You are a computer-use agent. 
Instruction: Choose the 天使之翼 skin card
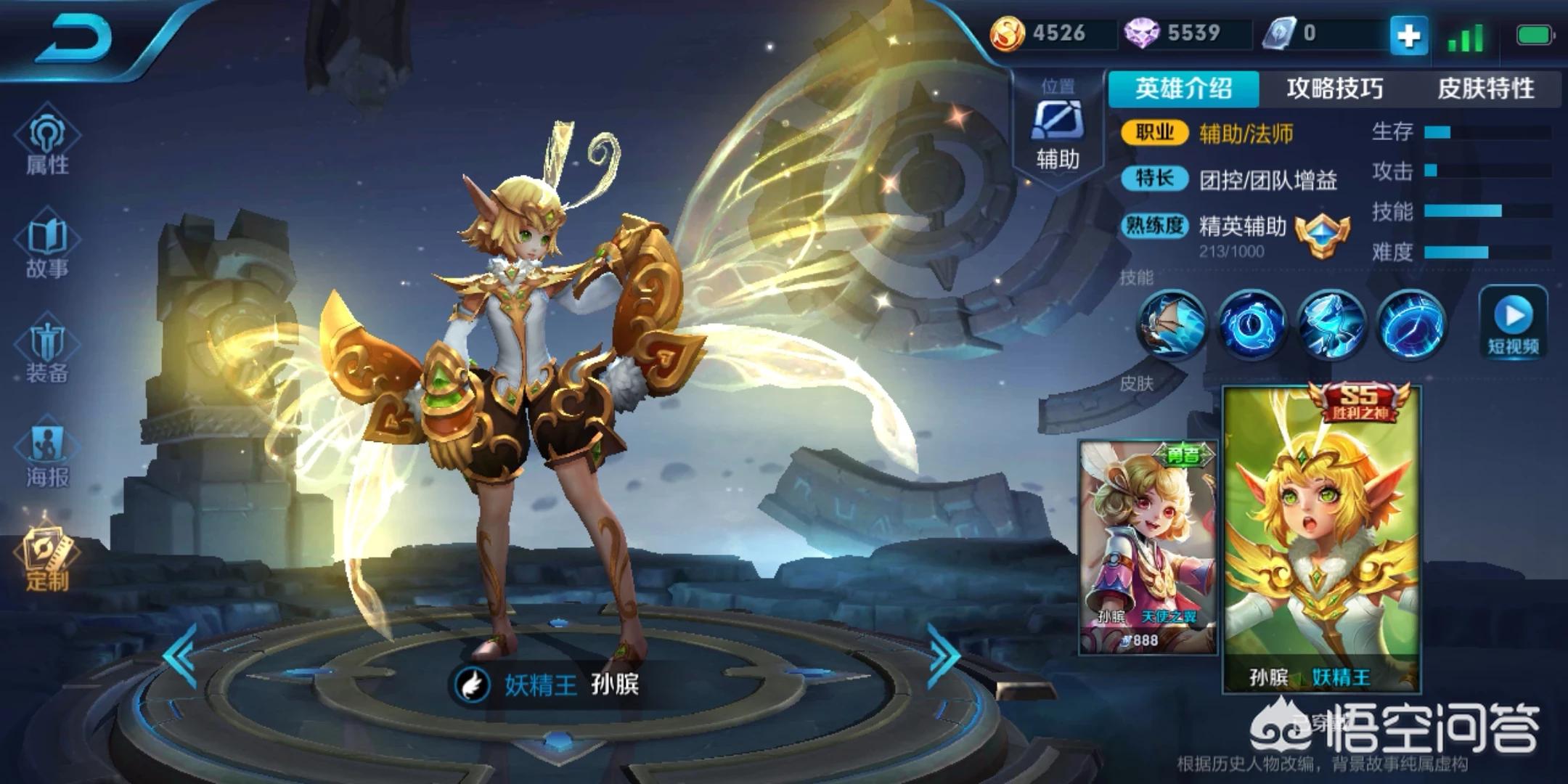click(1148, 548)
